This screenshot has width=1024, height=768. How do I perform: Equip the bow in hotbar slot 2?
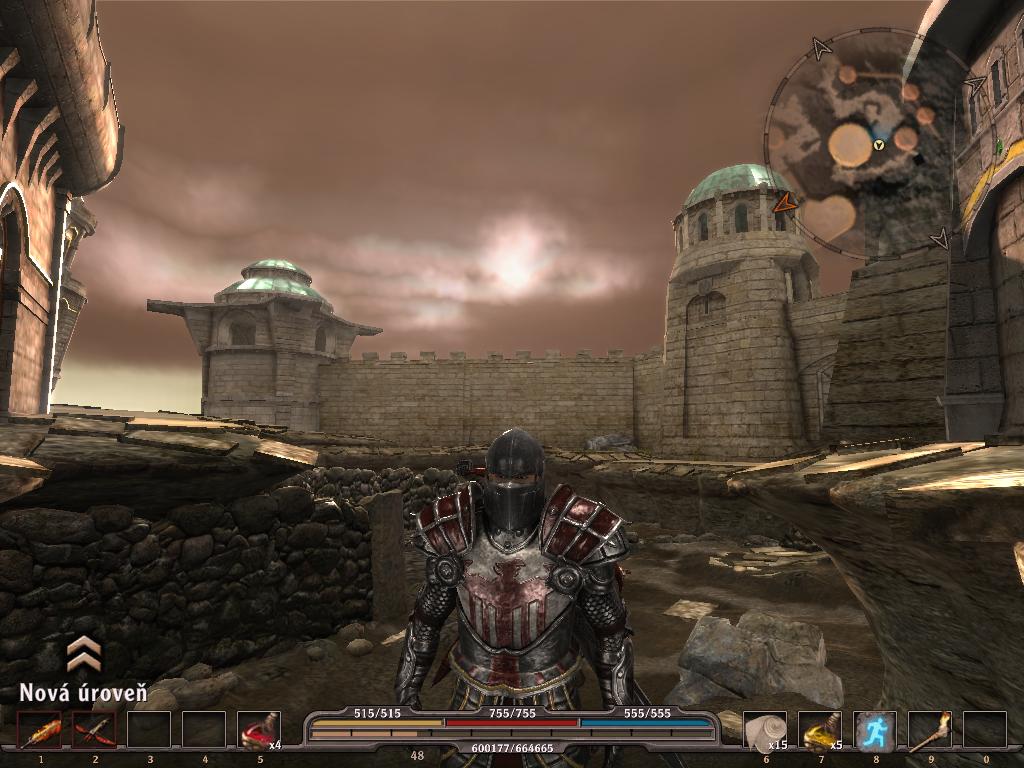tap(95, 730)
